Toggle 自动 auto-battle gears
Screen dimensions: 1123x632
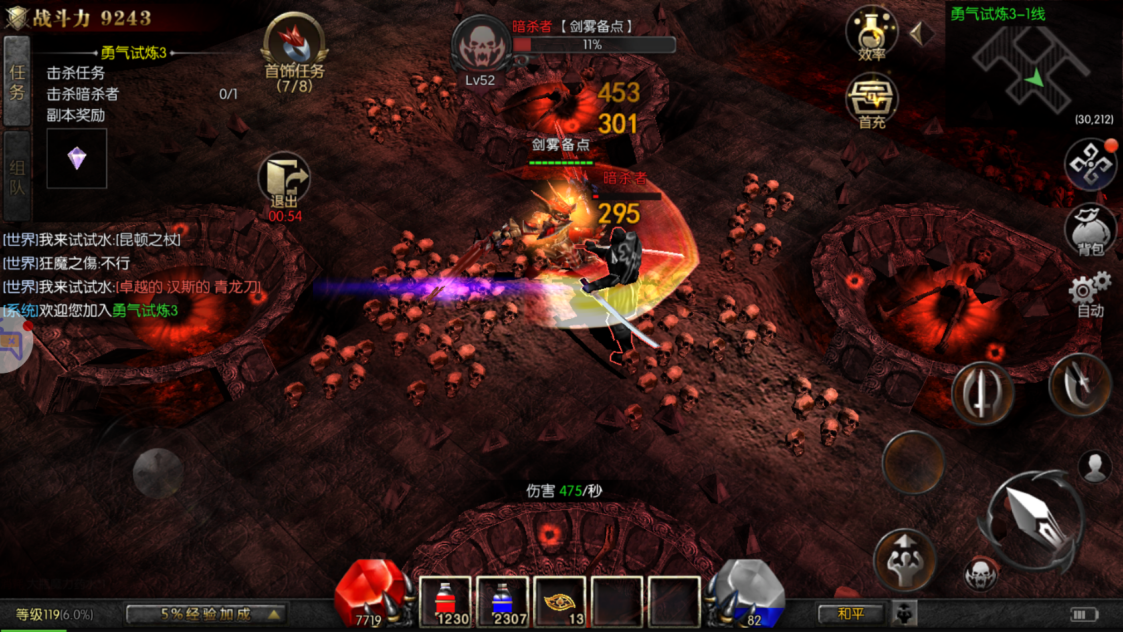[x=1090, y=294]
